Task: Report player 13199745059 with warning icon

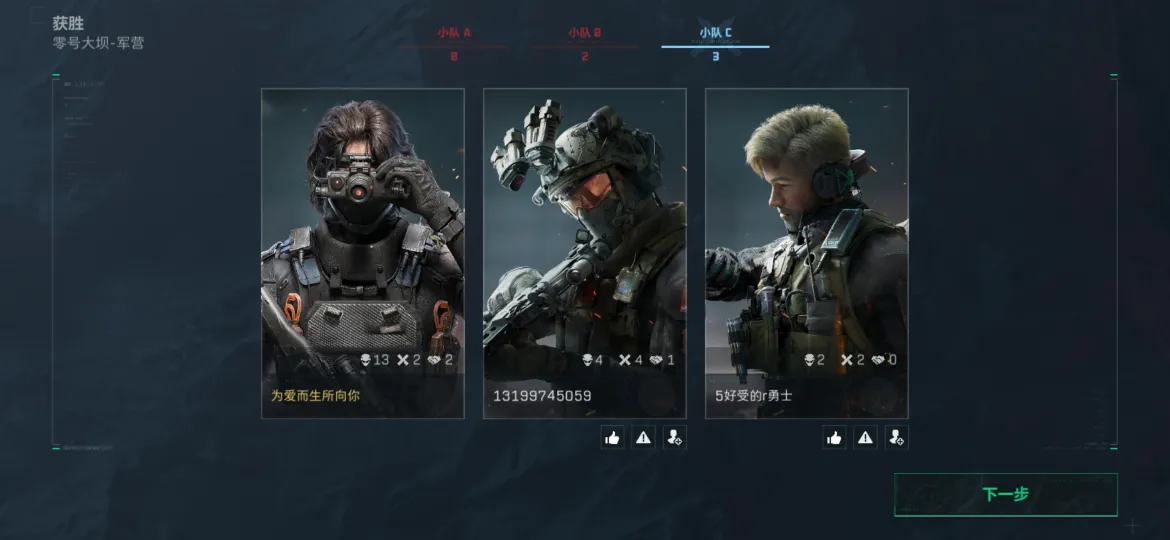Action: [643, 437]
